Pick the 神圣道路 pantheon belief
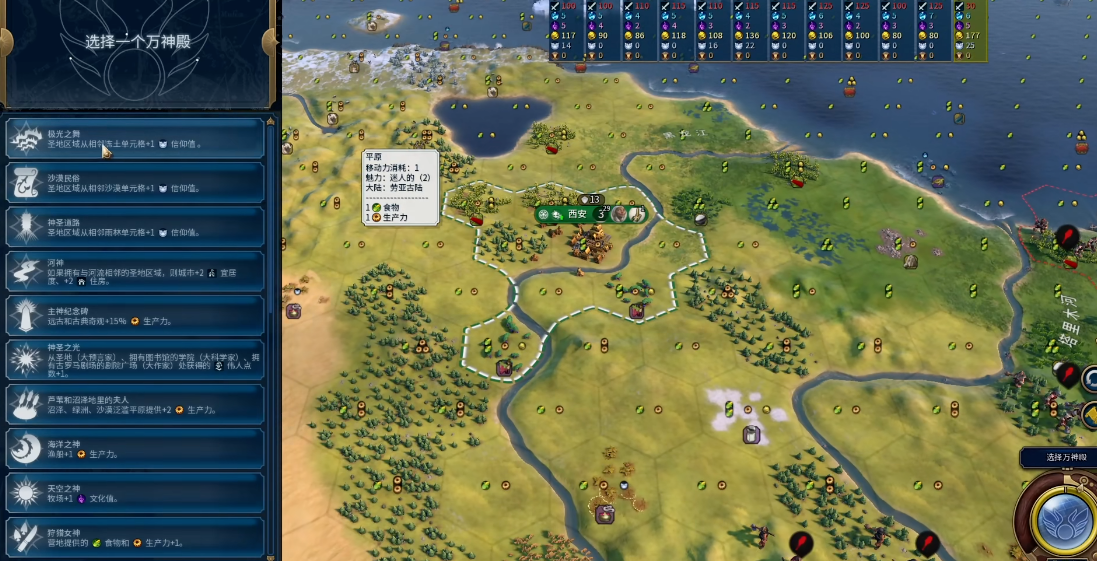 tap(135, 226)
